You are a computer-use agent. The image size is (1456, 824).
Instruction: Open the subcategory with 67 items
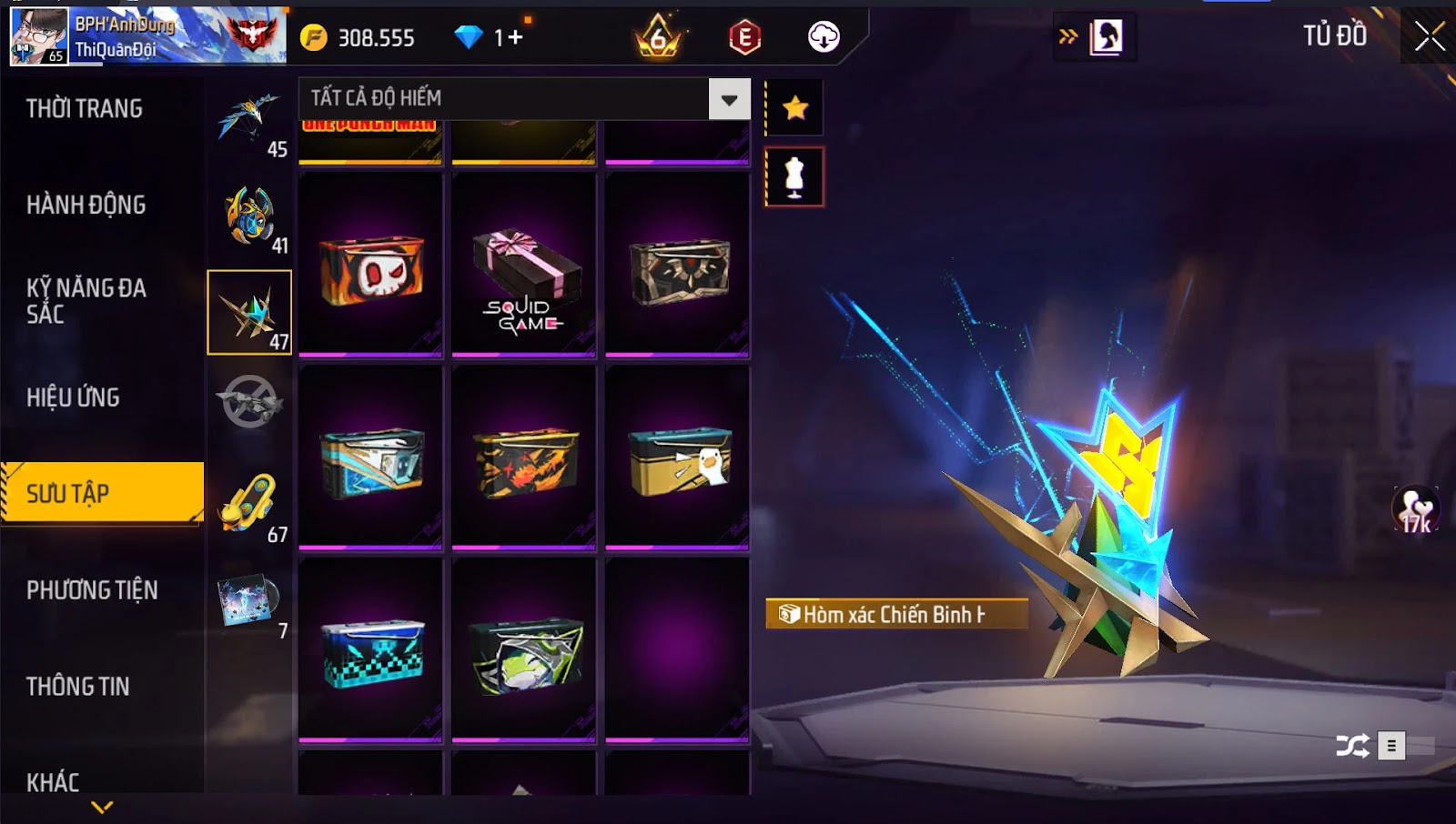tap(250, 505)
